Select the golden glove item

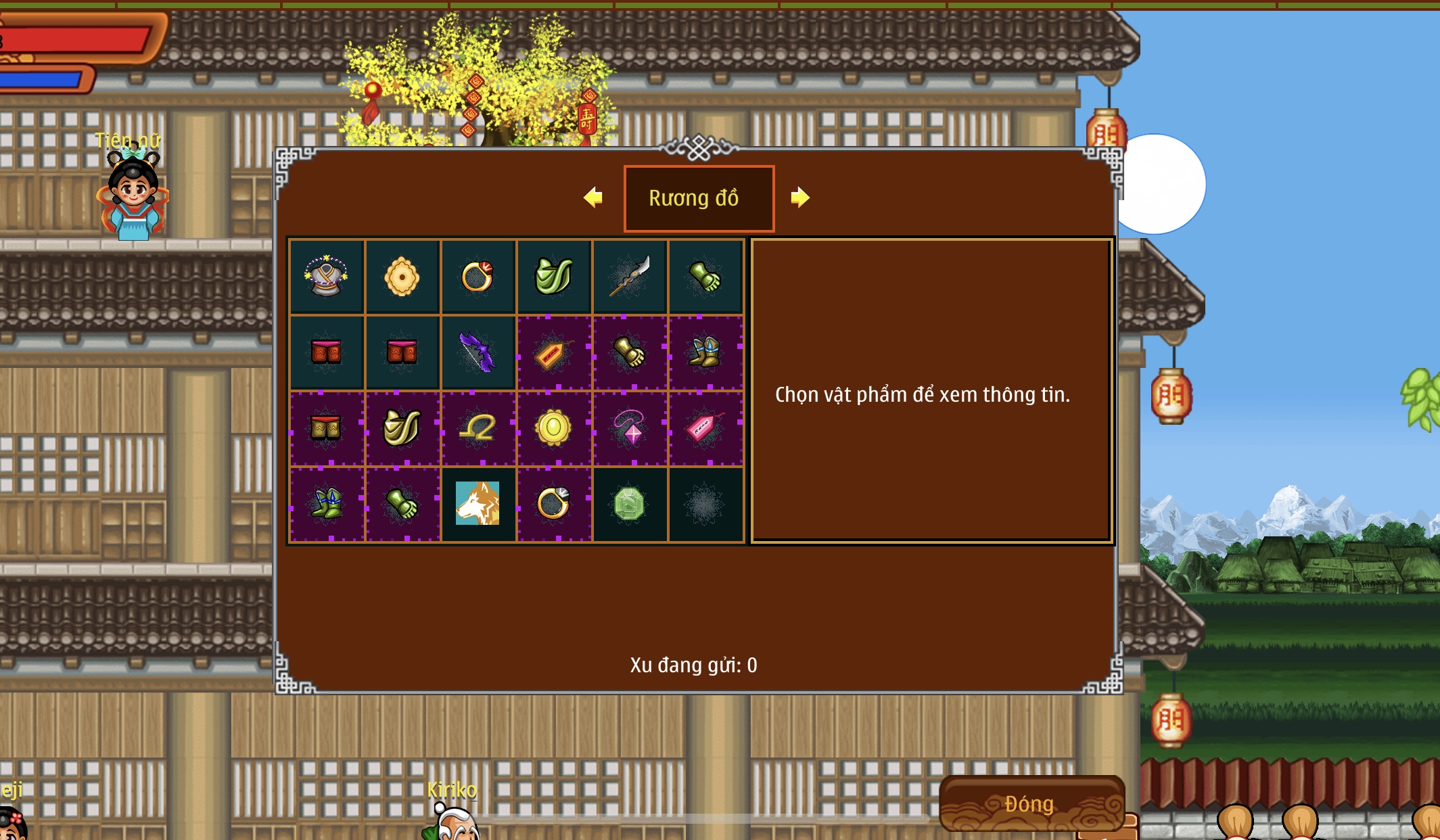tap(630, 352)
